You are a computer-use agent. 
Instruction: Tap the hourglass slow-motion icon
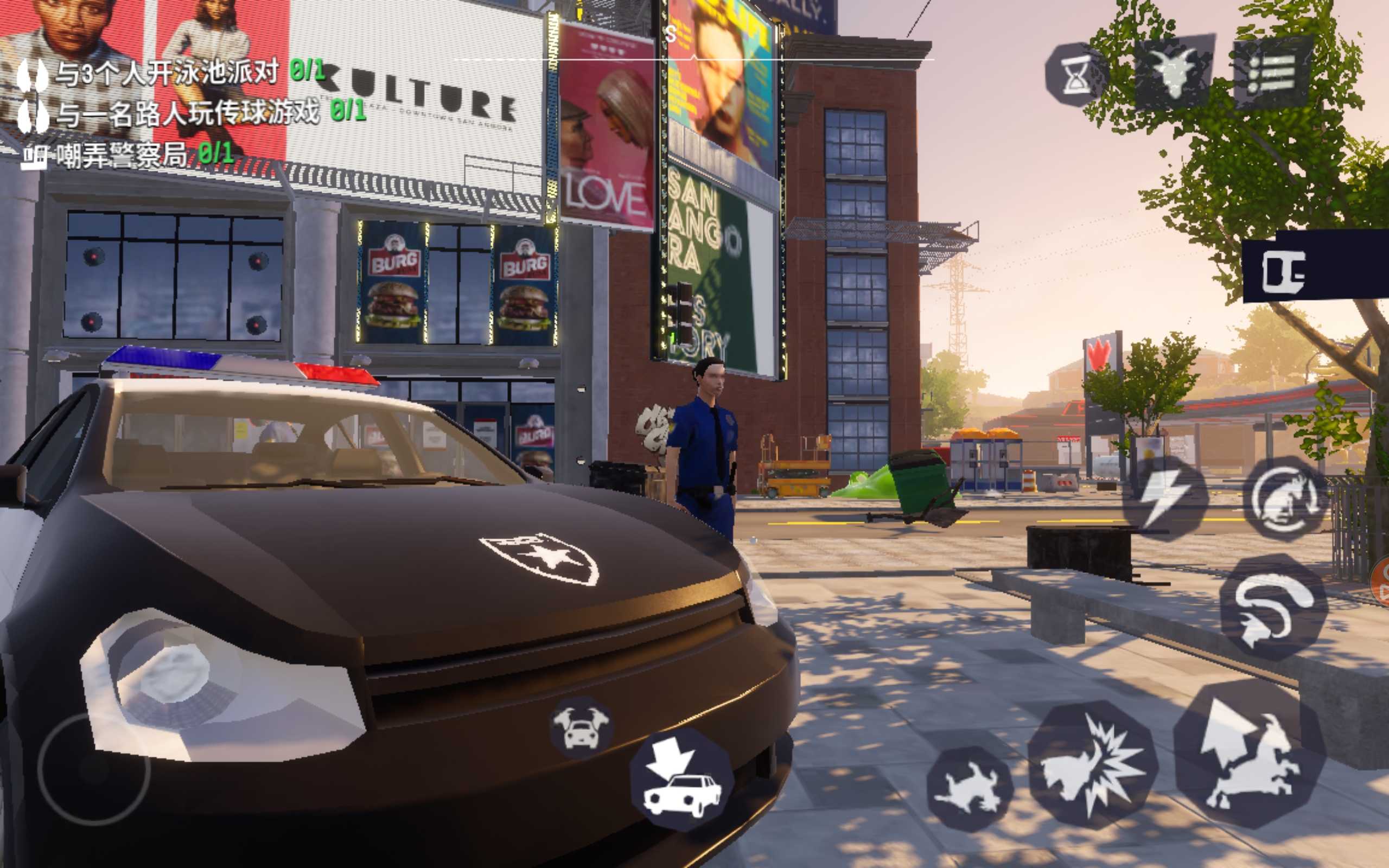(x=1074, y=75)
